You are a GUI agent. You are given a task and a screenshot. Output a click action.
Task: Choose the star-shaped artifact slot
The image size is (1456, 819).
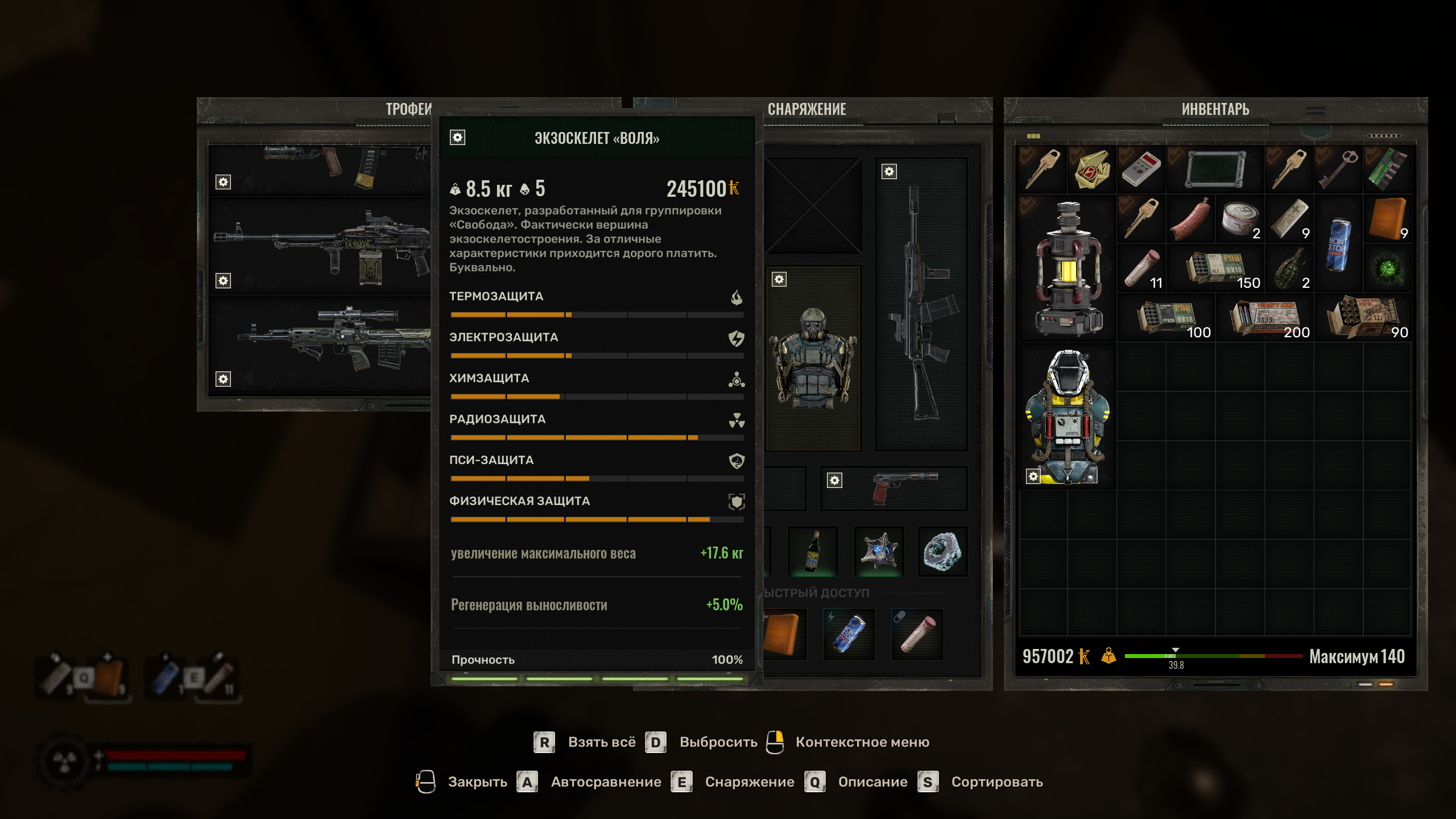point(879,551)
